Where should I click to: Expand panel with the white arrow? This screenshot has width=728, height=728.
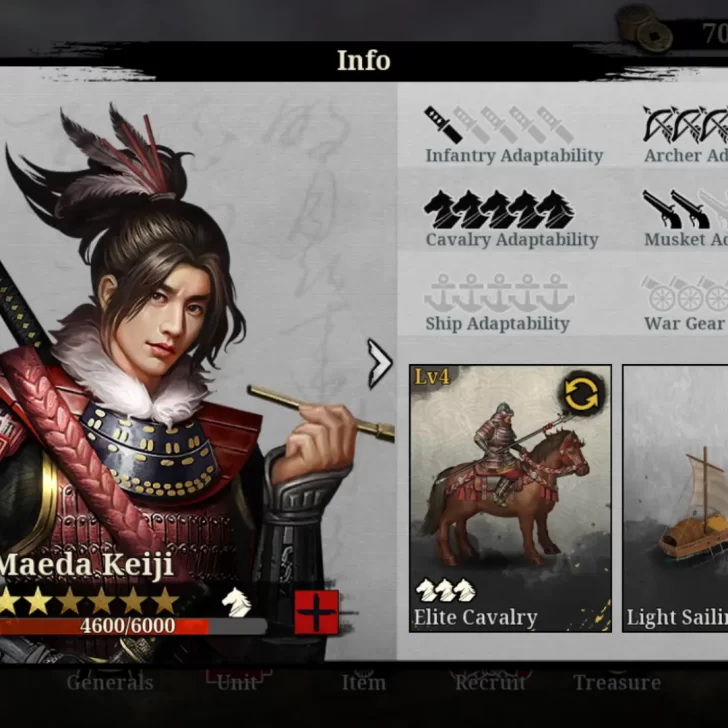click(x=380, y=364)
